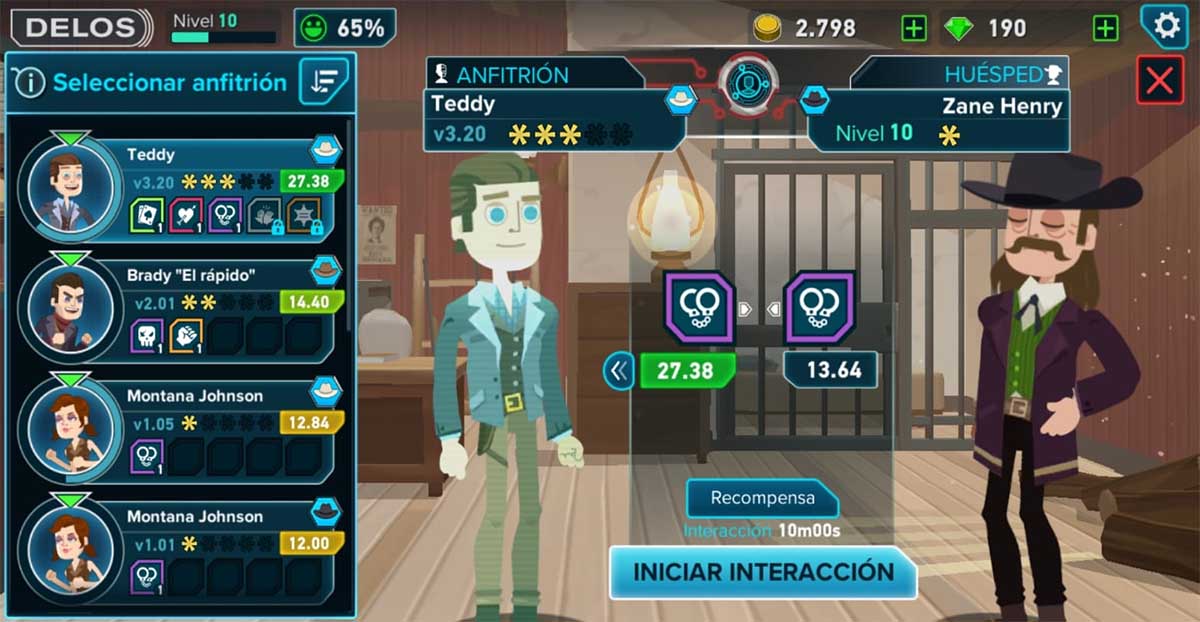Screen dimensions: 1200x622
Task: Open the Recompensa reward details
Action: pyautogui.click(x=762, y=498)
